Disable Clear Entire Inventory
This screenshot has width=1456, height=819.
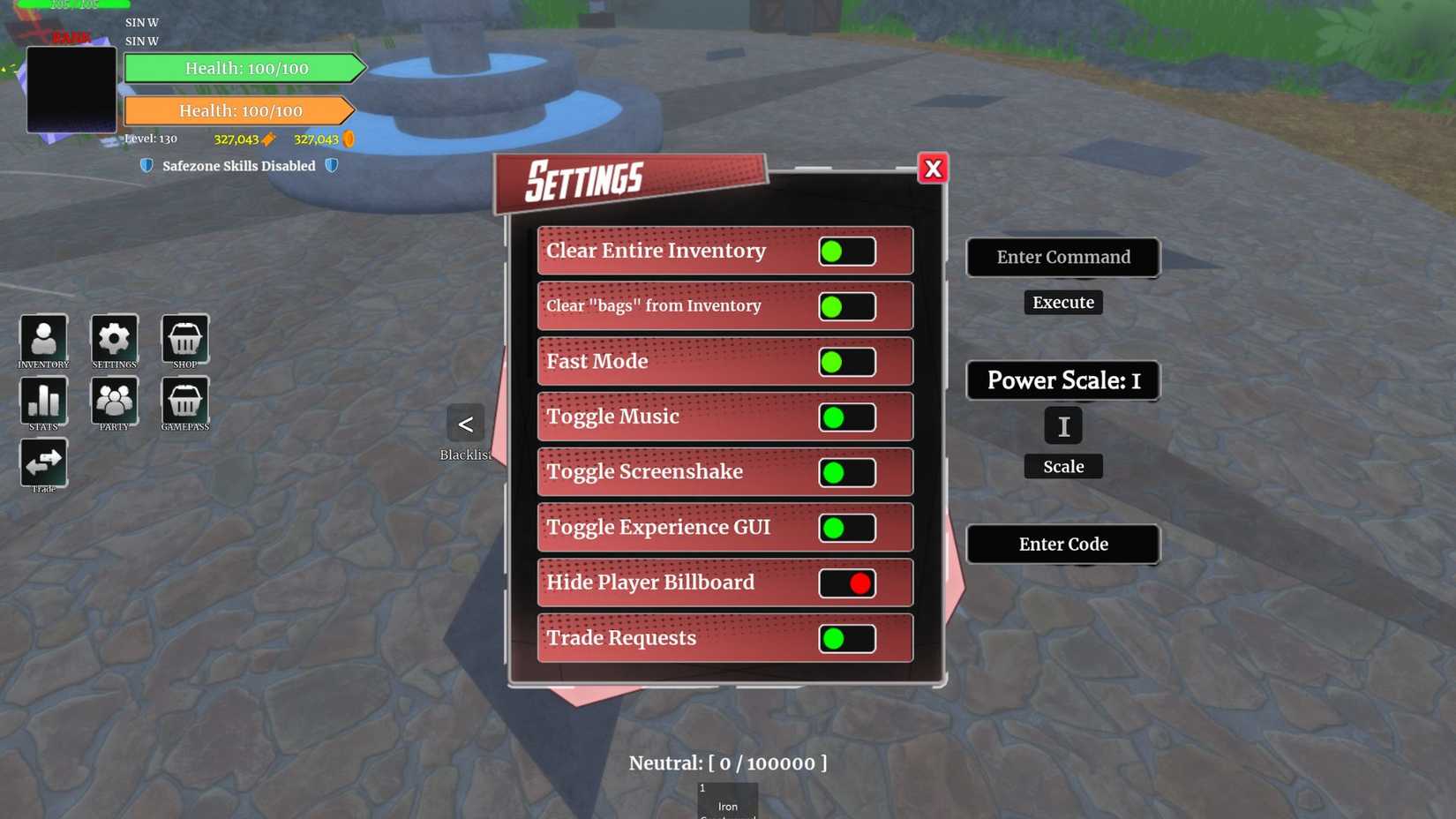coord(844,251)
